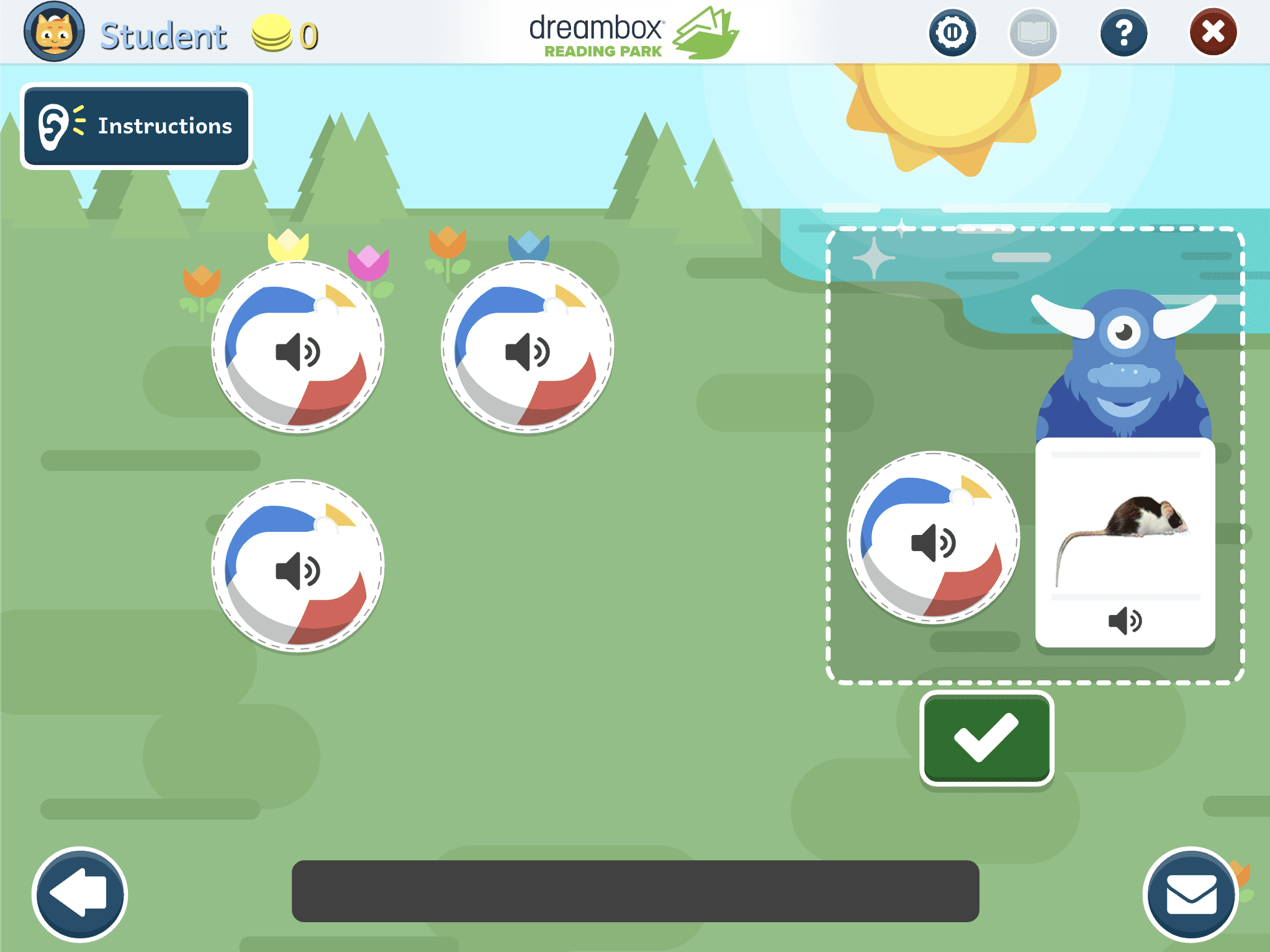Image resolution: width=1270 pixels, height=952 pixels.
Task: Play the beach ball under the blue tulip
Action: (x=528, y=348)
